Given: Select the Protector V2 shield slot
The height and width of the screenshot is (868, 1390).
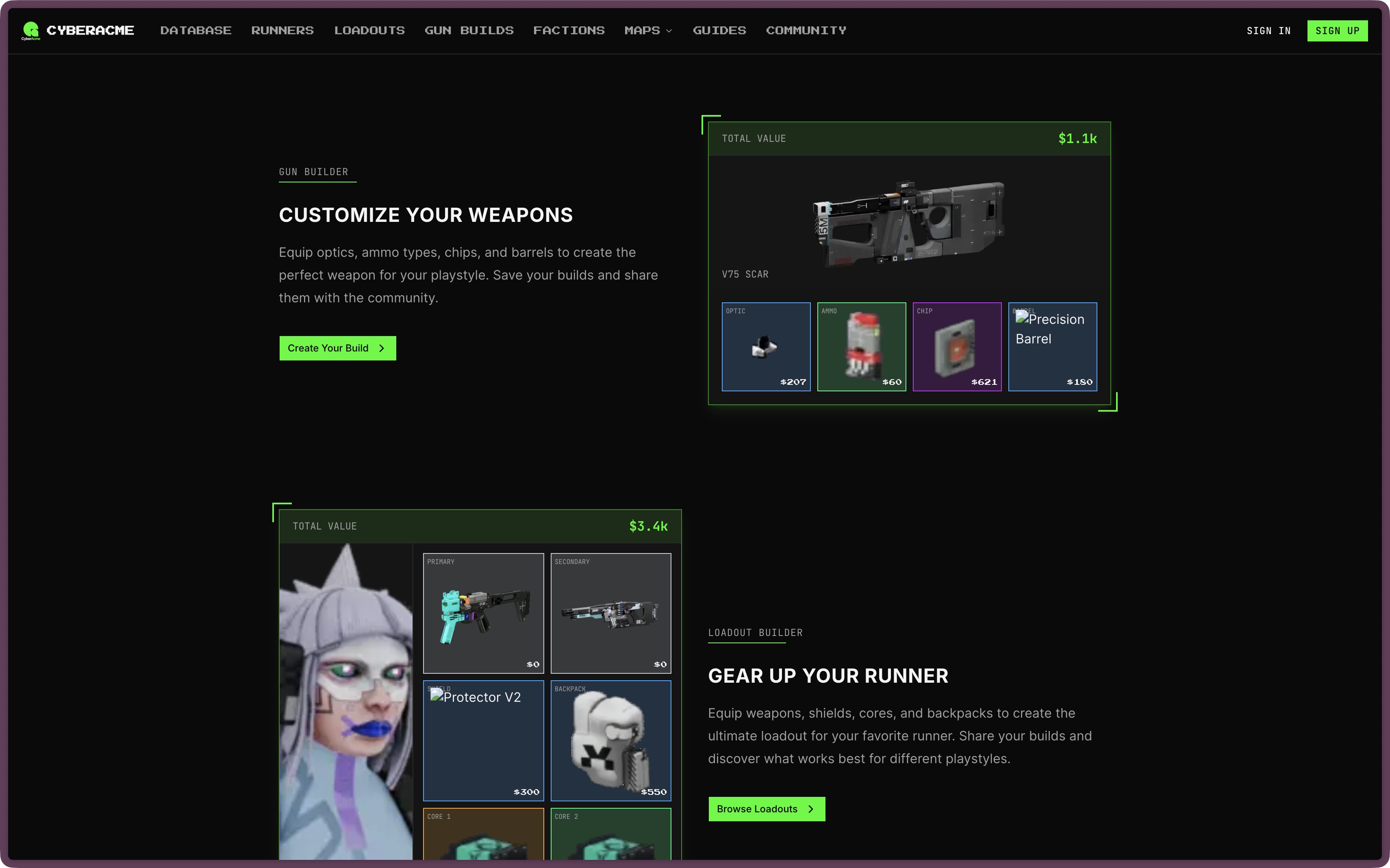Looking at the screenshot, I should point(483,740).
